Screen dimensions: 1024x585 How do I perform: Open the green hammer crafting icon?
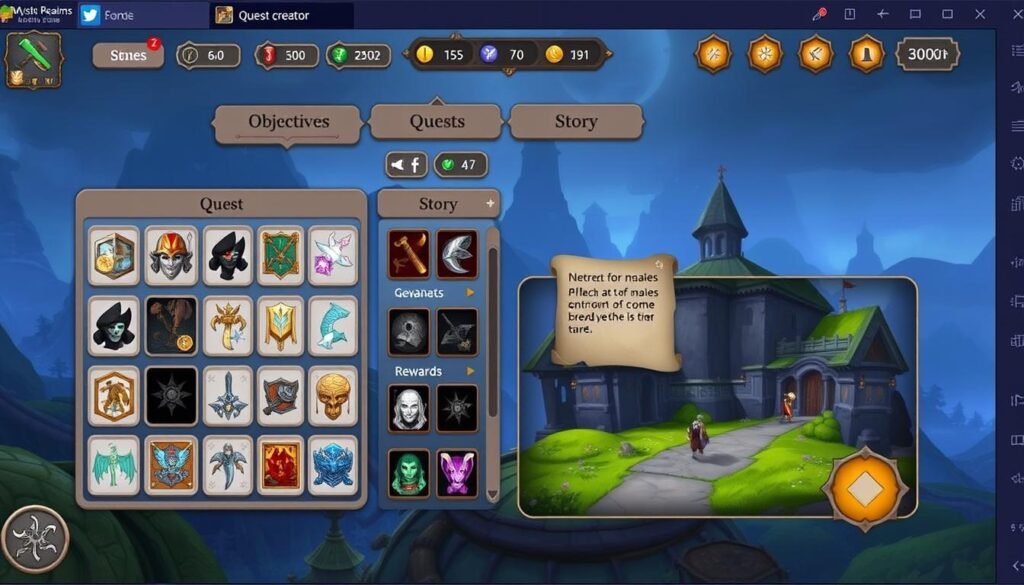(34, 59)
